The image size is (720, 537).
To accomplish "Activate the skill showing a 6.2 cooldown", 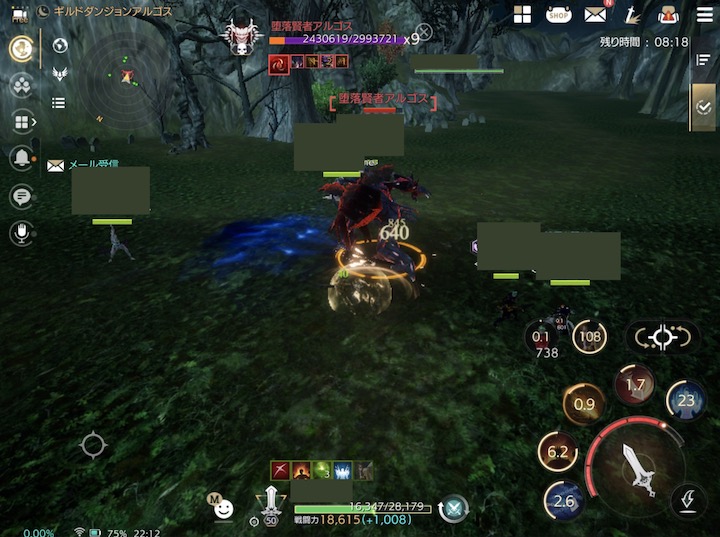I will pos(558,452).
